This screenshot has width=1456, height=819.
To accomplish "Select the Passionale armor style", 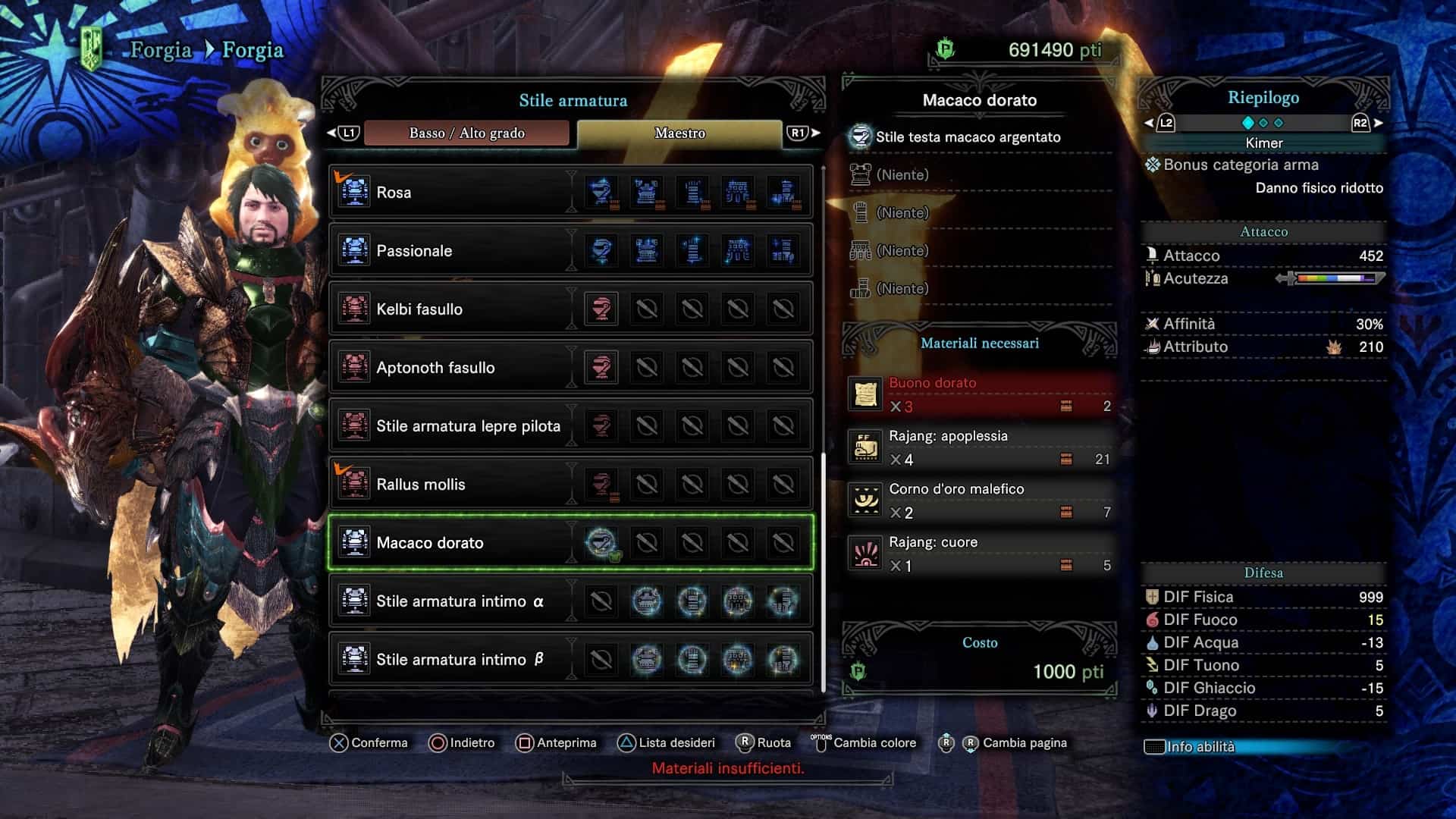I will (455, 251).
